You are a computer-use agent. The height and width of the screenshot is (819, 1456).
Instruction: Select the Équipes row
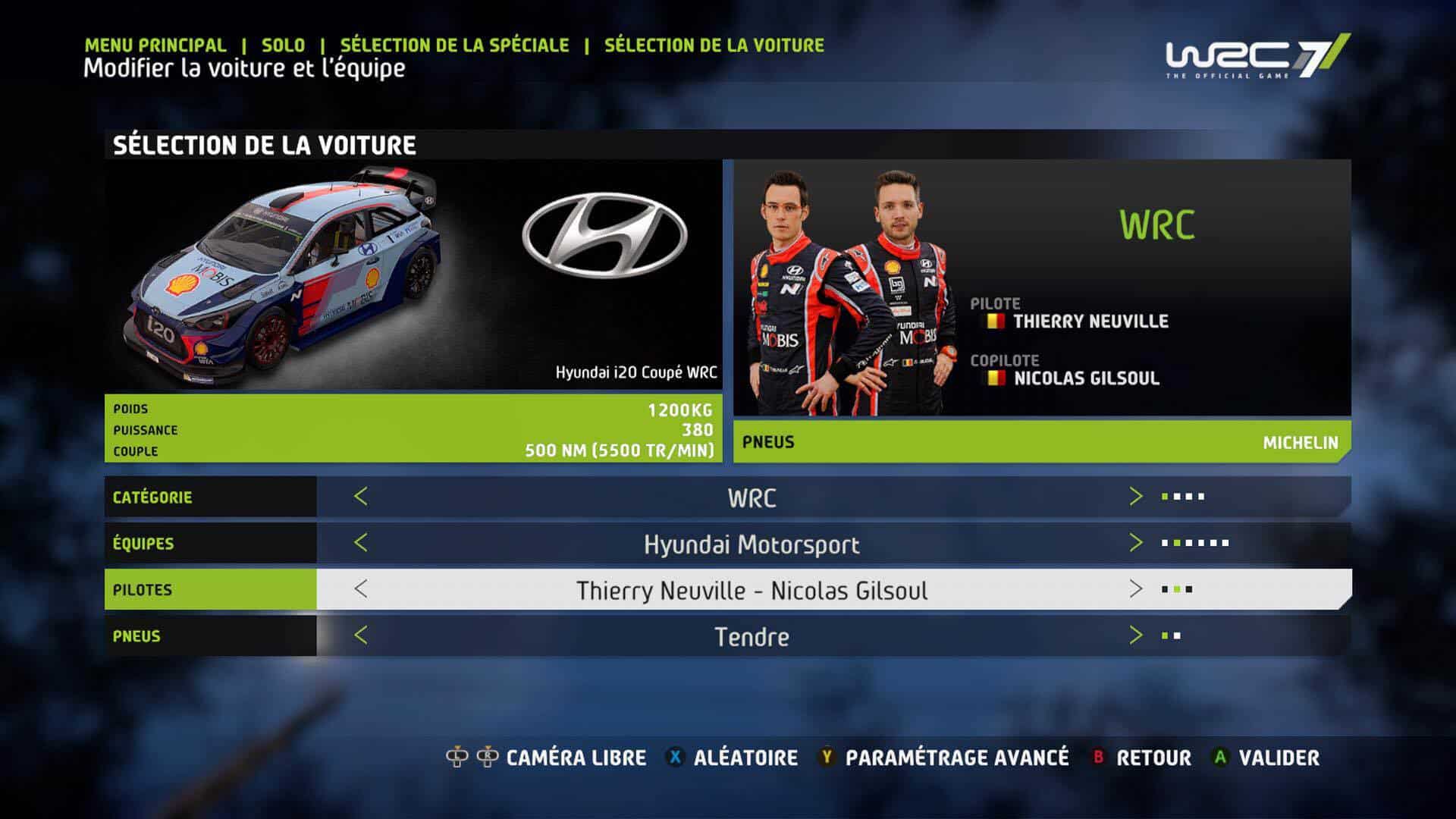click(143, 544)
